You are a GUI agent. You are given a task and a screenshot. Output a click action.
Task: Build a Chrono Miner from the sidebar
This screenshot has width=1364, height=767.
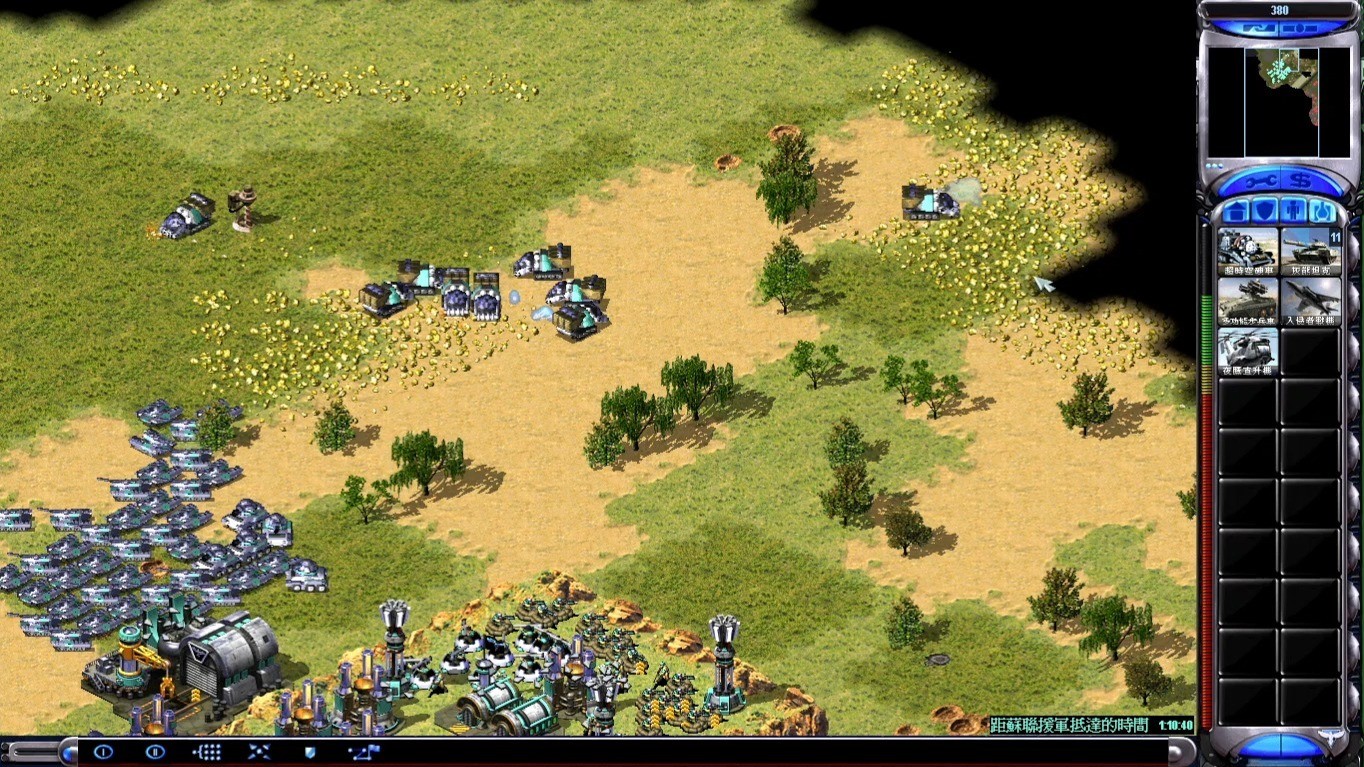tap(1247, 251)
